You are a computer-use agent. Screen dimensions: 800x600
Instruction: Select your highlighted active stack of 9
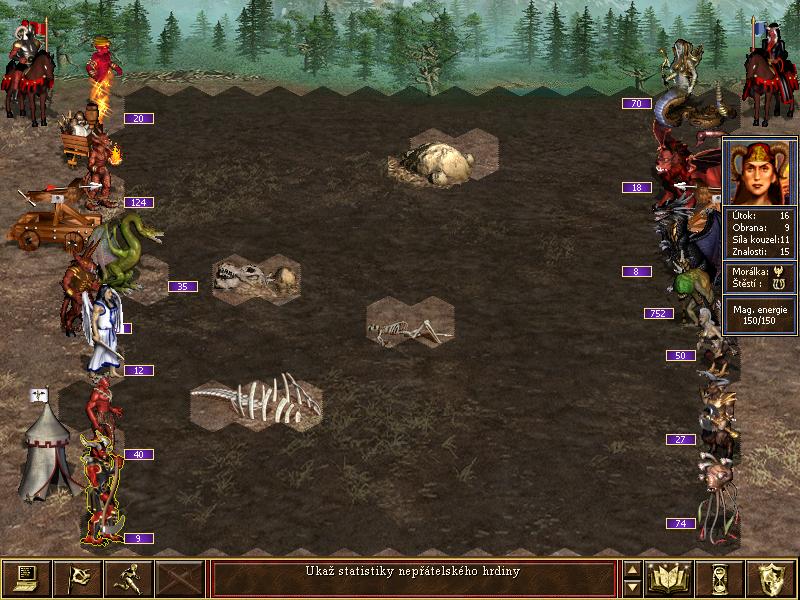[102, 495]
